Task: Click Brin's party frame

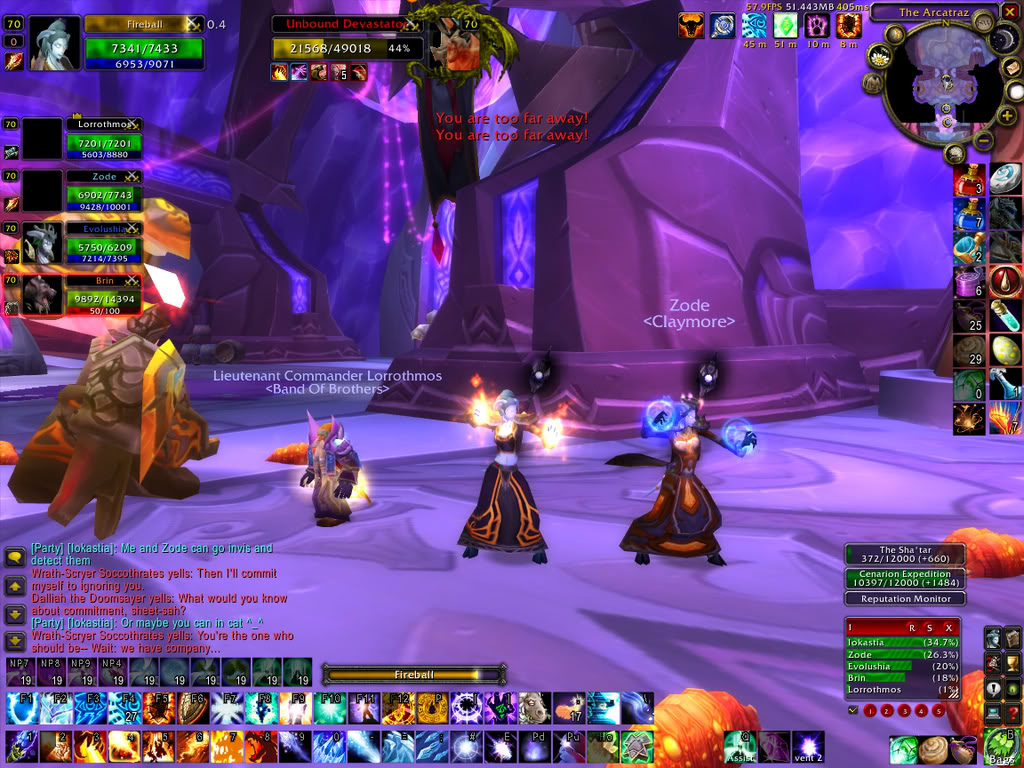Action: 103,295
